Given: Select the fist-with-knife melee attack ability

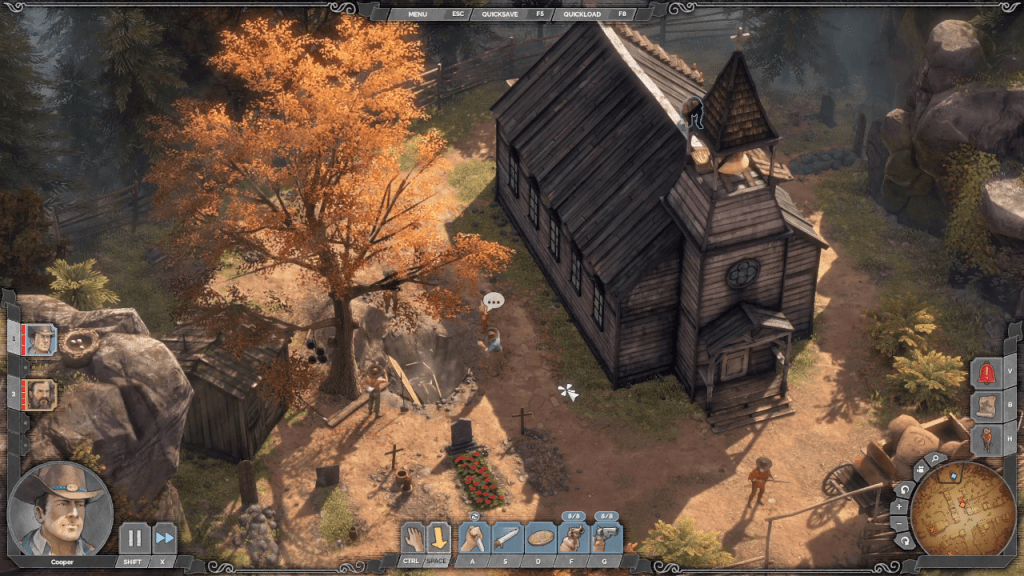Looking at the screenshot, I should (x=474, y=539).
